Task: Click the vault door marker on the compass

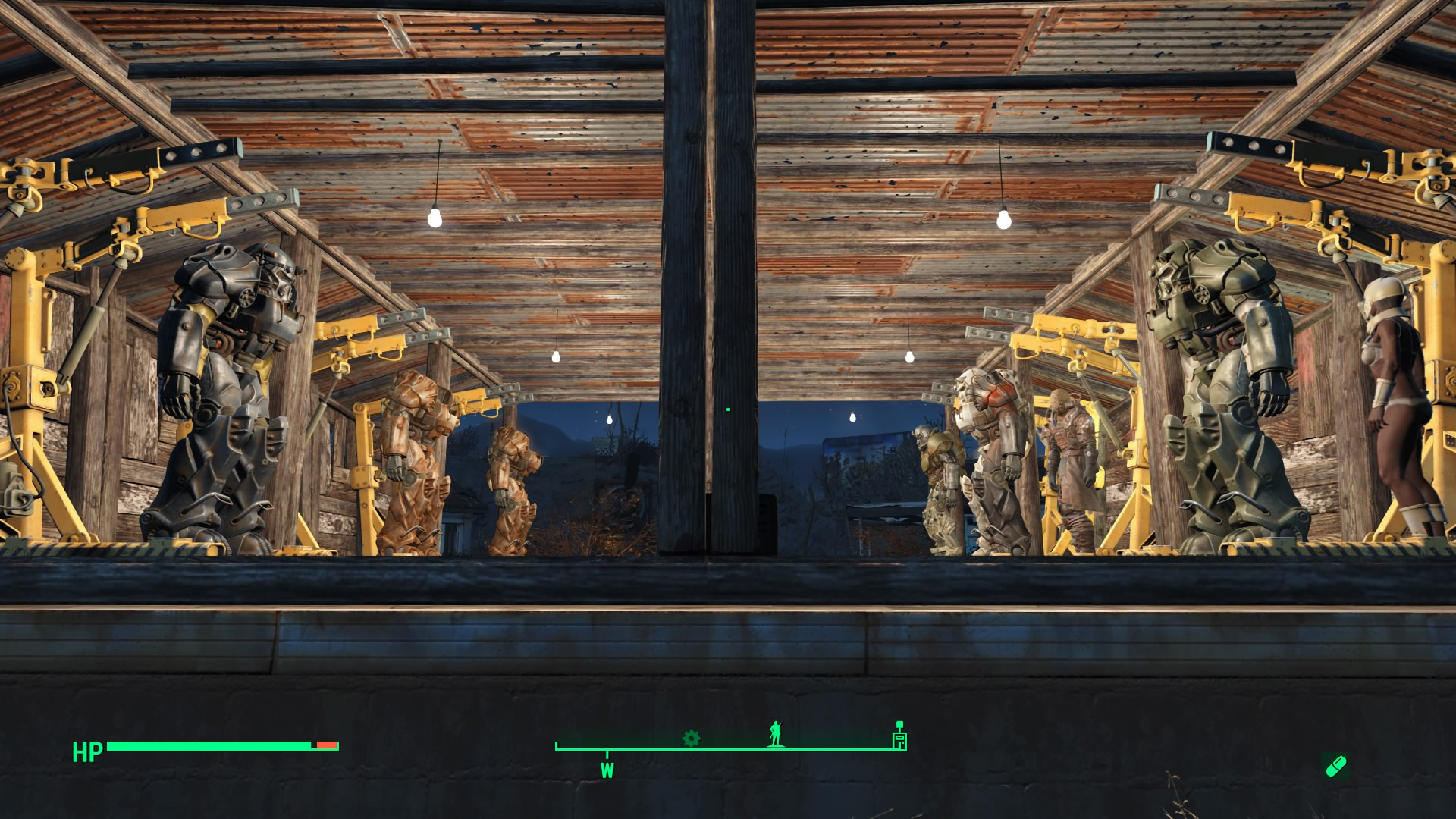Action: tap(899, 738)
